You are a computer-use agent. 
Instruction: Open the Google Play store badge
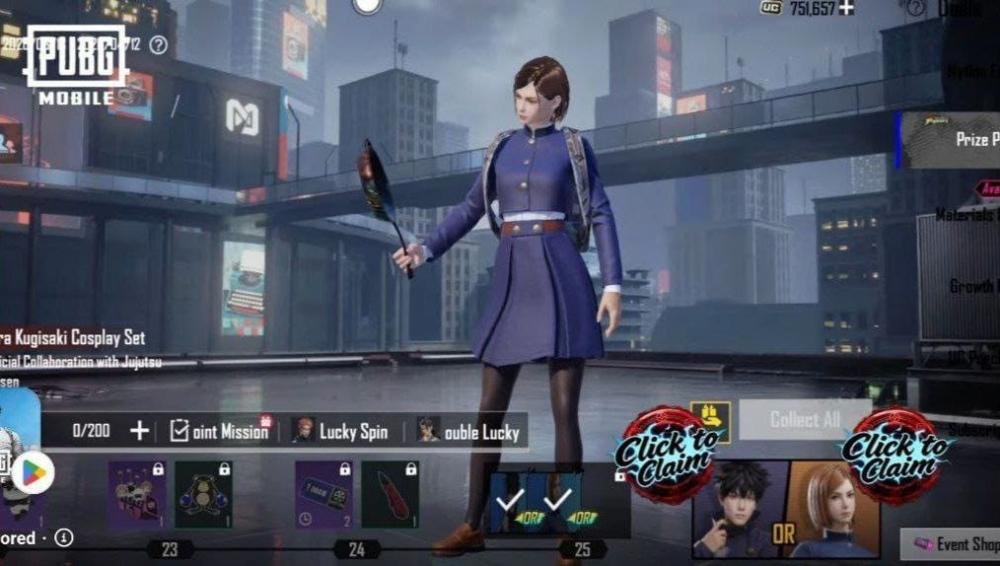click(32, 473)
